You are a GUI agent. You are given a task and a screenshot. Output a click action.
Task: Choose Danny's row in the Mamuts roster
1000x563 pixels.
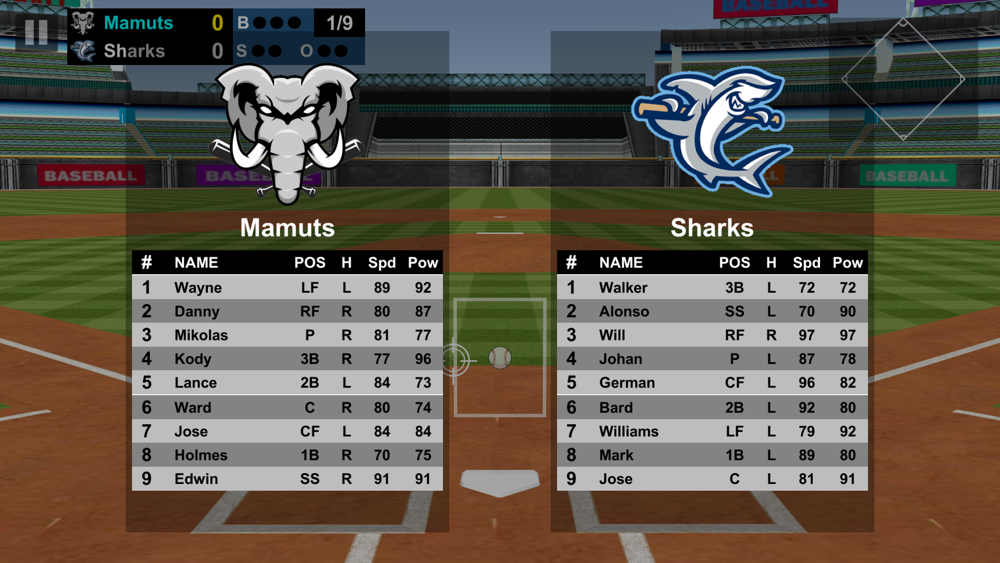[287, 312]
